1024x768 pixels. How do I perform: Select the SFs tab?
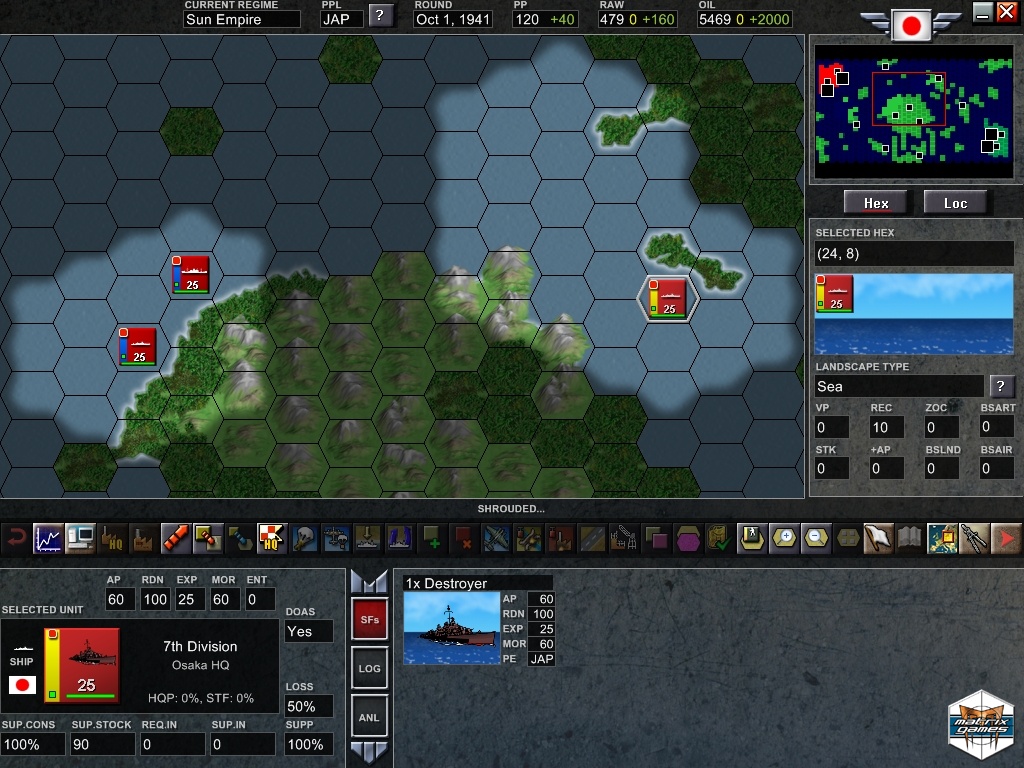[368, 620]
